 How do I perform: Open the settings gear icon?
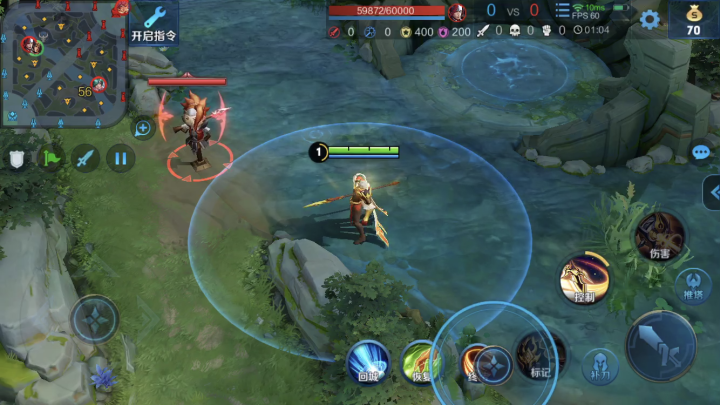[x=650, y=19]
